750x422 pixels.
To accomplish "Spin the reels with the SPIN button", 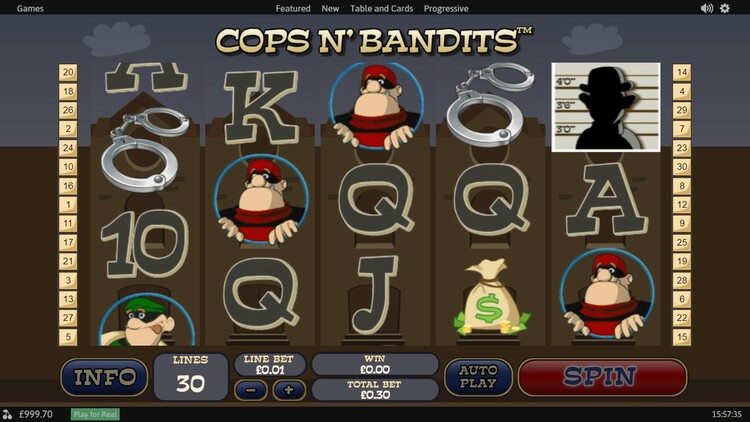I will tap(601, 377).
